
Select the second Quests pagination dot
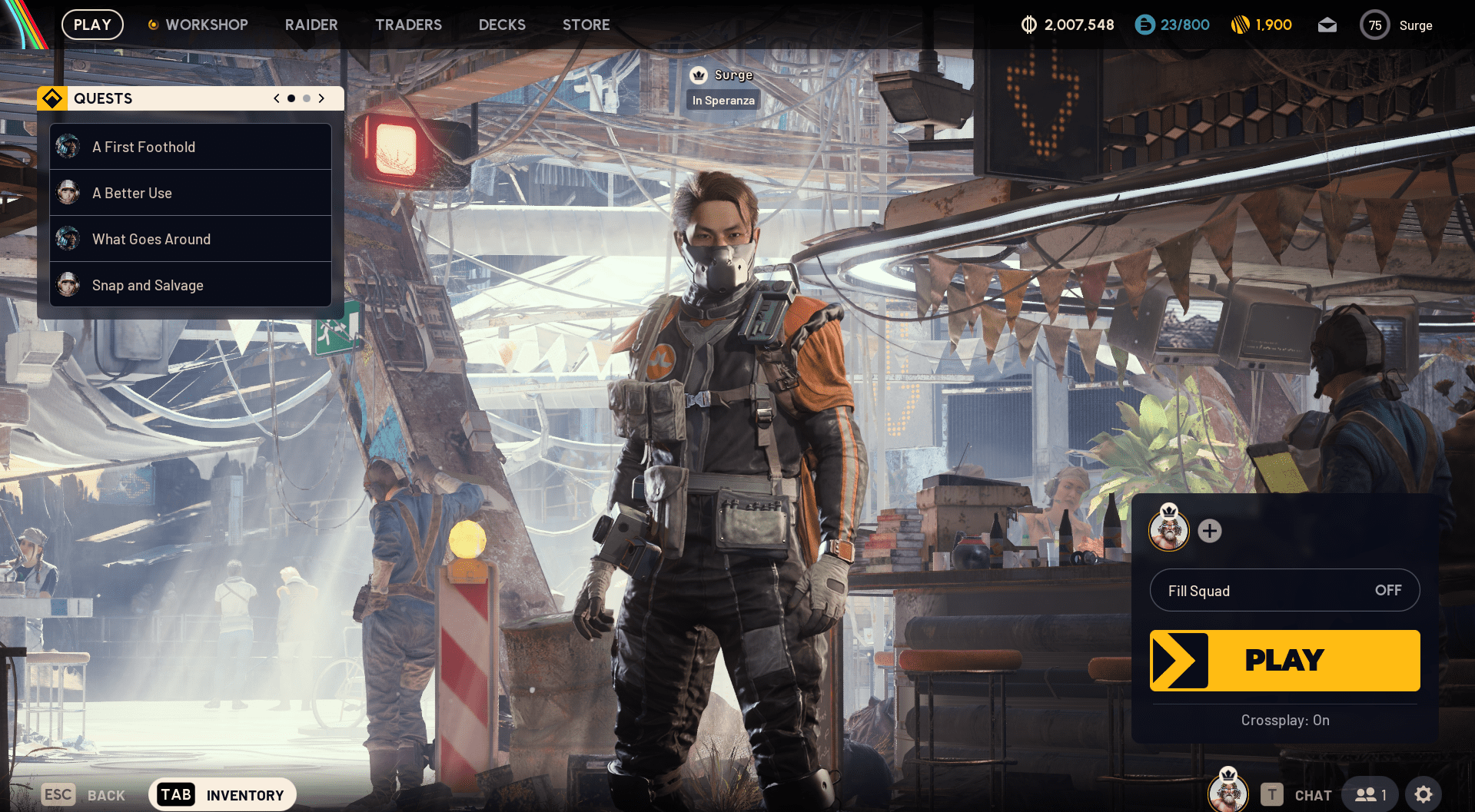coord(306,98)
